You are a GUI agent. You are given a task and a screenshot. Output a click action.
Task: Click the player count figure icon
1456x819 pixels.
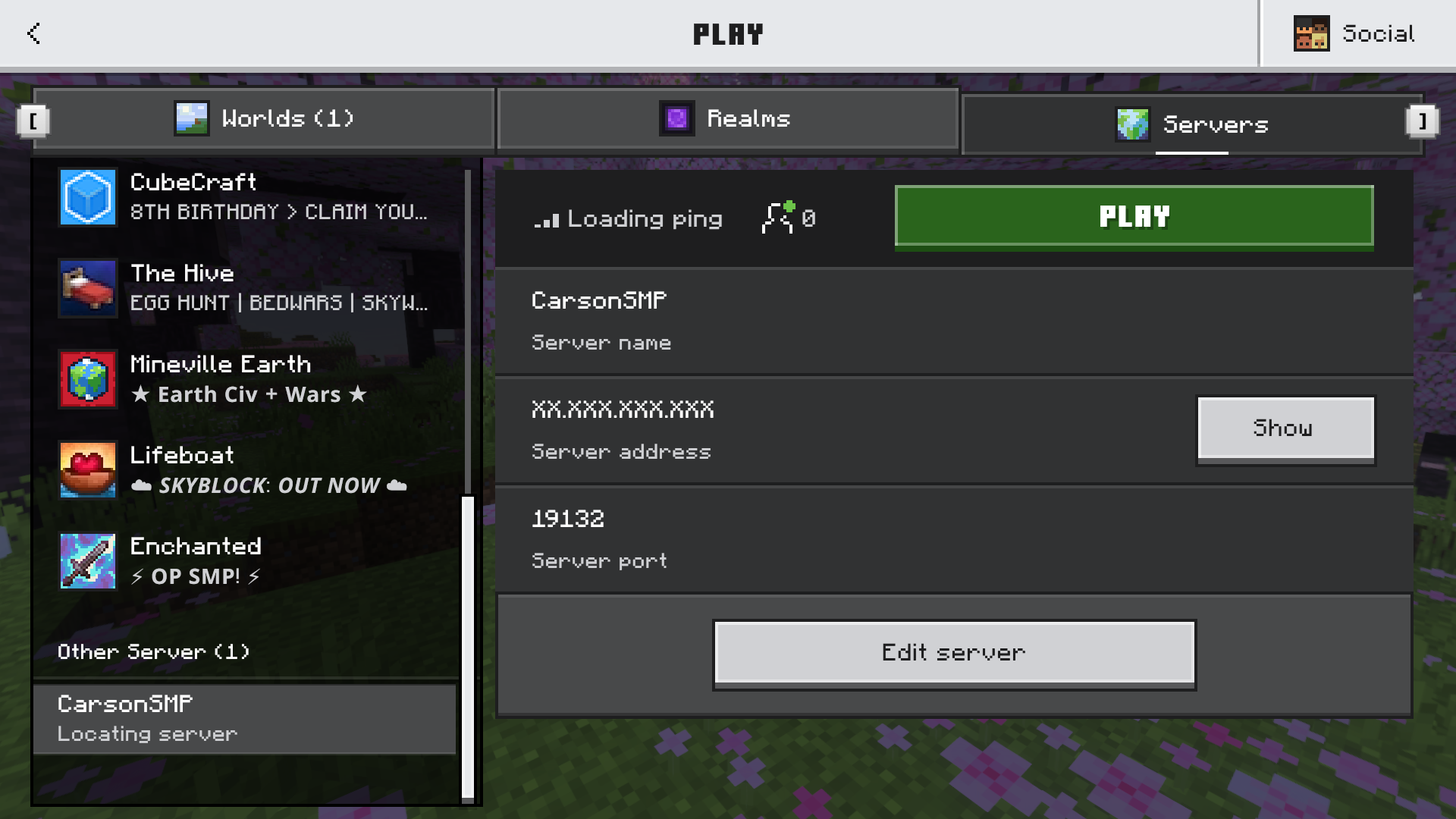(x=777, y=219)
